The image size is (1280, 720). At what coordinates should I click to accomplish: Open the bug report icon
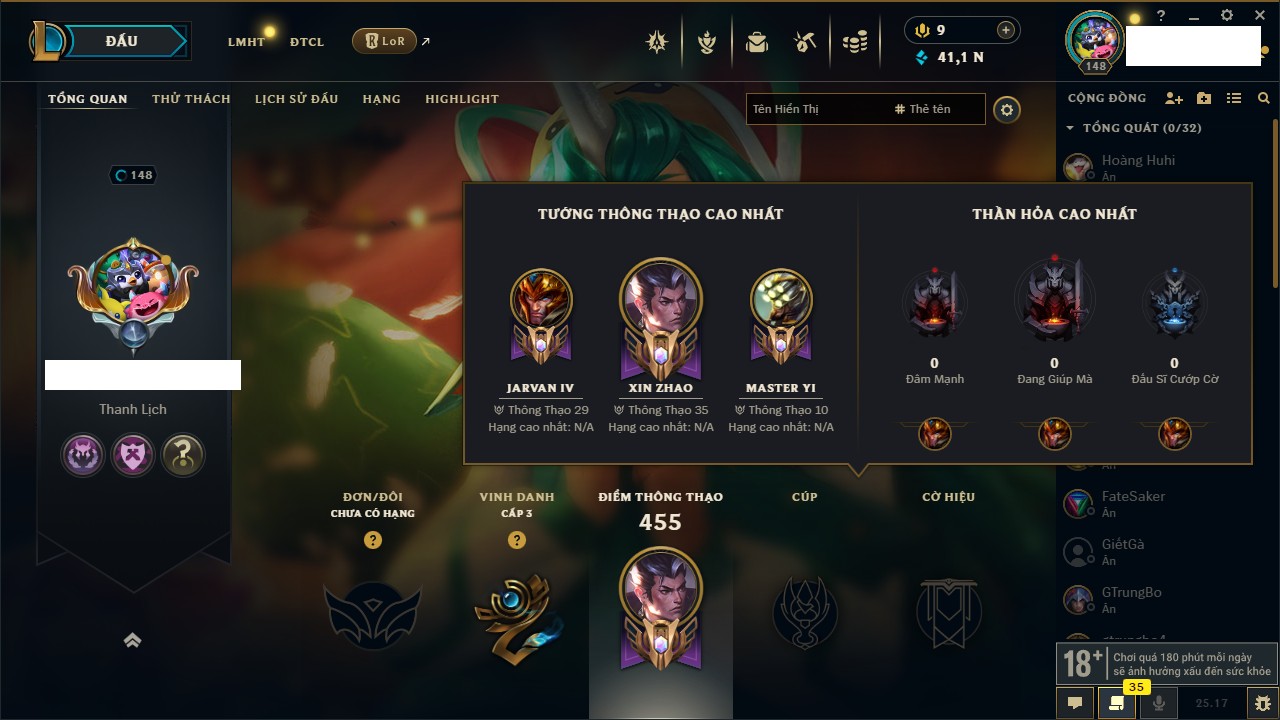[1262, 702]
